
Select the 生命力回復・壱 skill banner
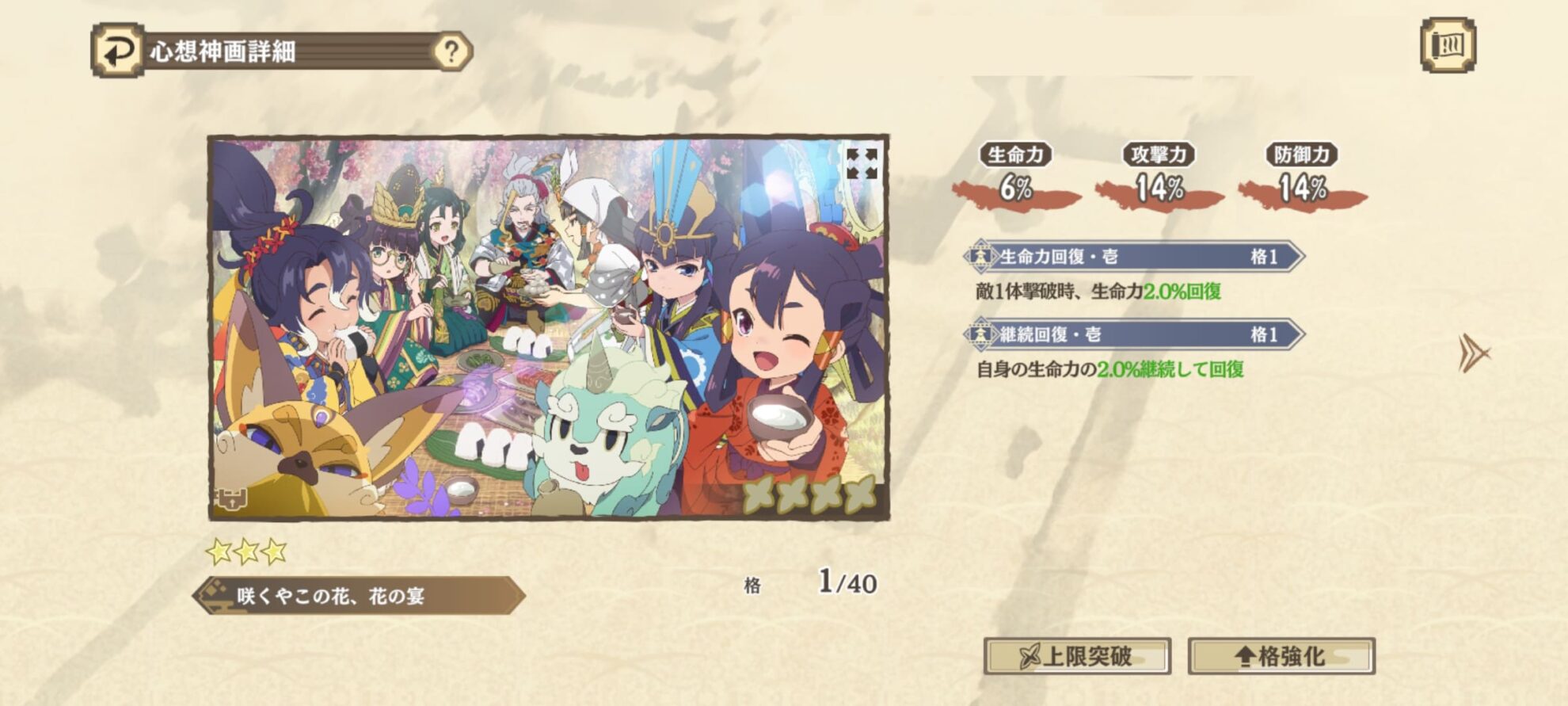pyautogui.click(x=1134, y=257)
